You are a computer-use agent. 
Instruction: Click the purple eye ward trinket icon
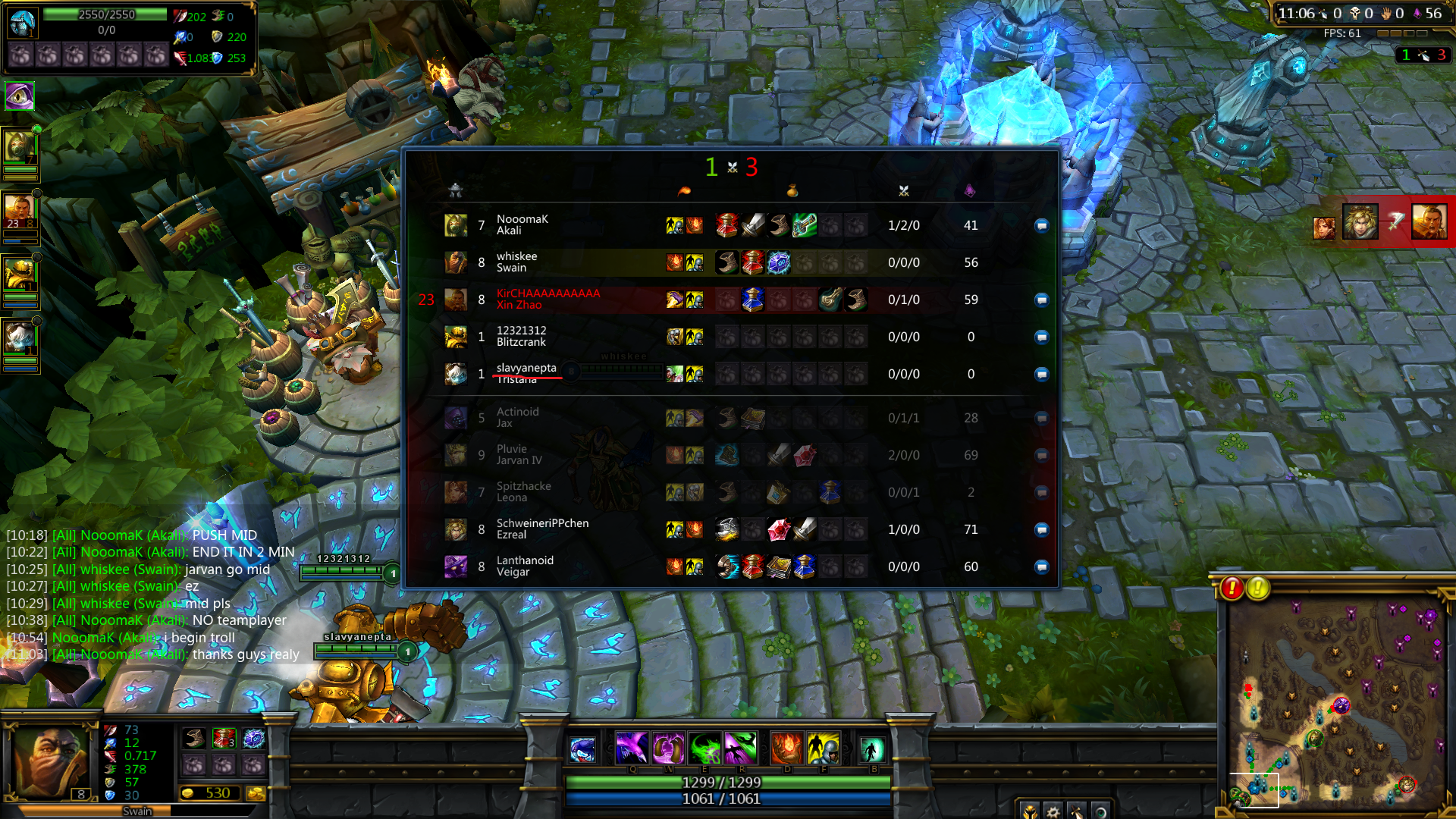click(20, 96)
